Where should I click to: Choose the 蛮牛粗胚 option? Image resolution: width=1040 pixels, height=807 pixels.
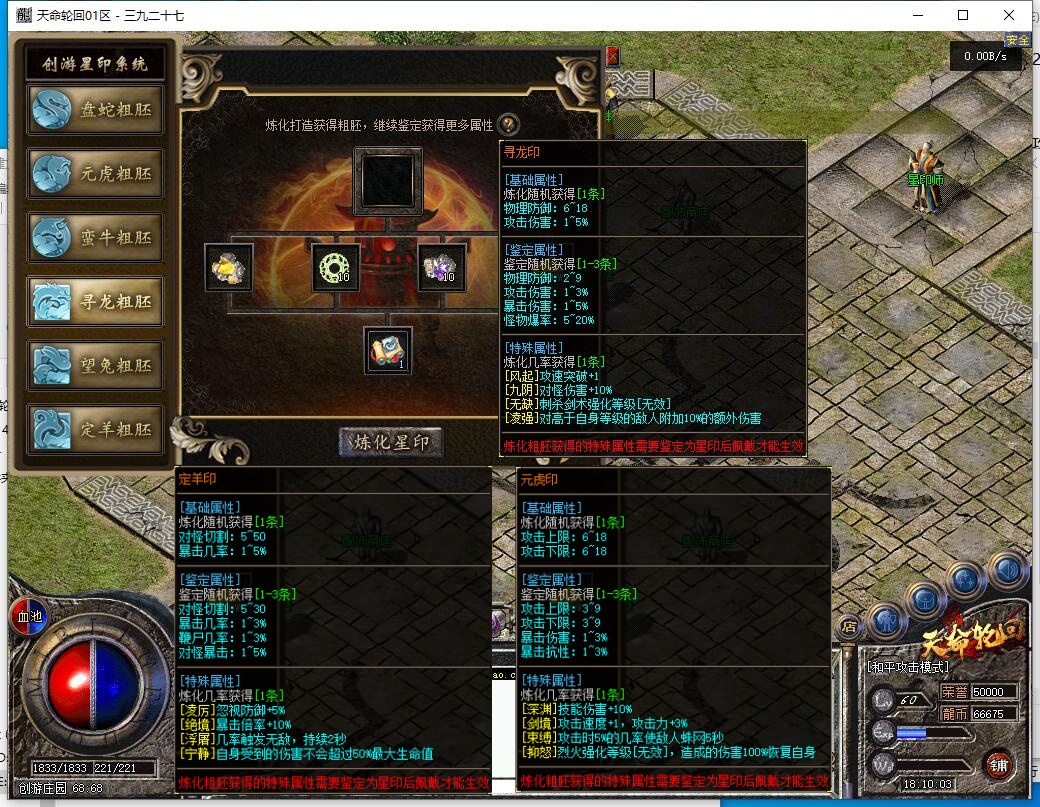[x=95, y=239]
